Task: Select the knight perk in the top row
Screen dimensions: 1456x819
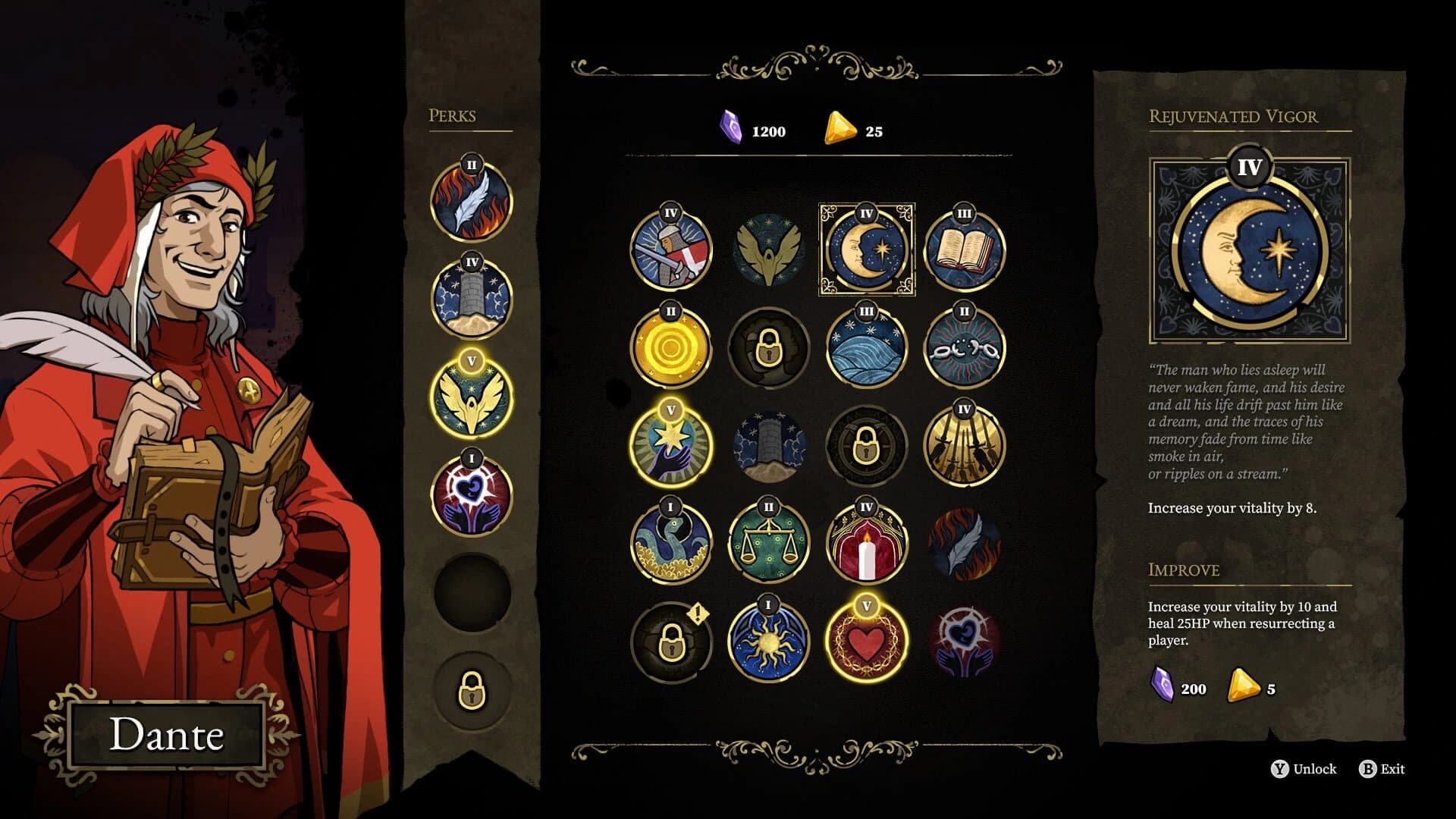Action: tap(671, 246)
